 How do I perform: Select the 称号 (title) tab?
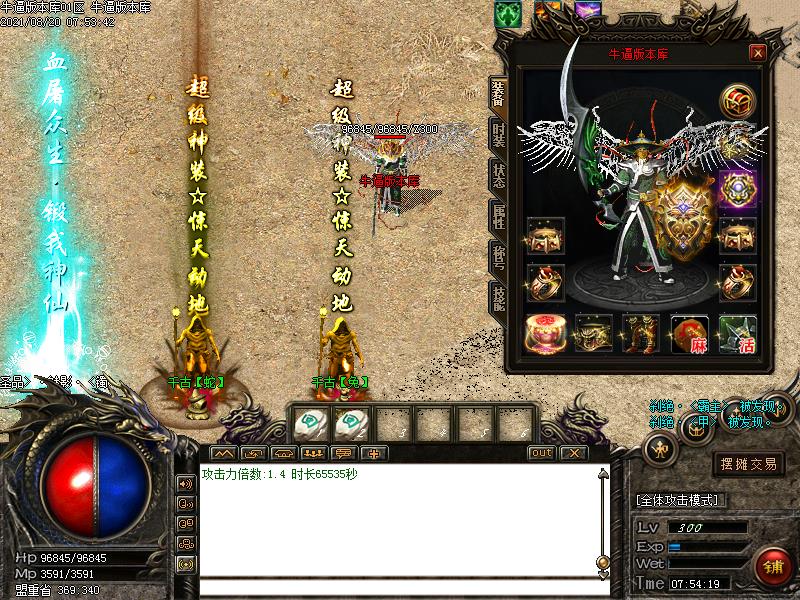pyautogui.click(x=497, y=259)
